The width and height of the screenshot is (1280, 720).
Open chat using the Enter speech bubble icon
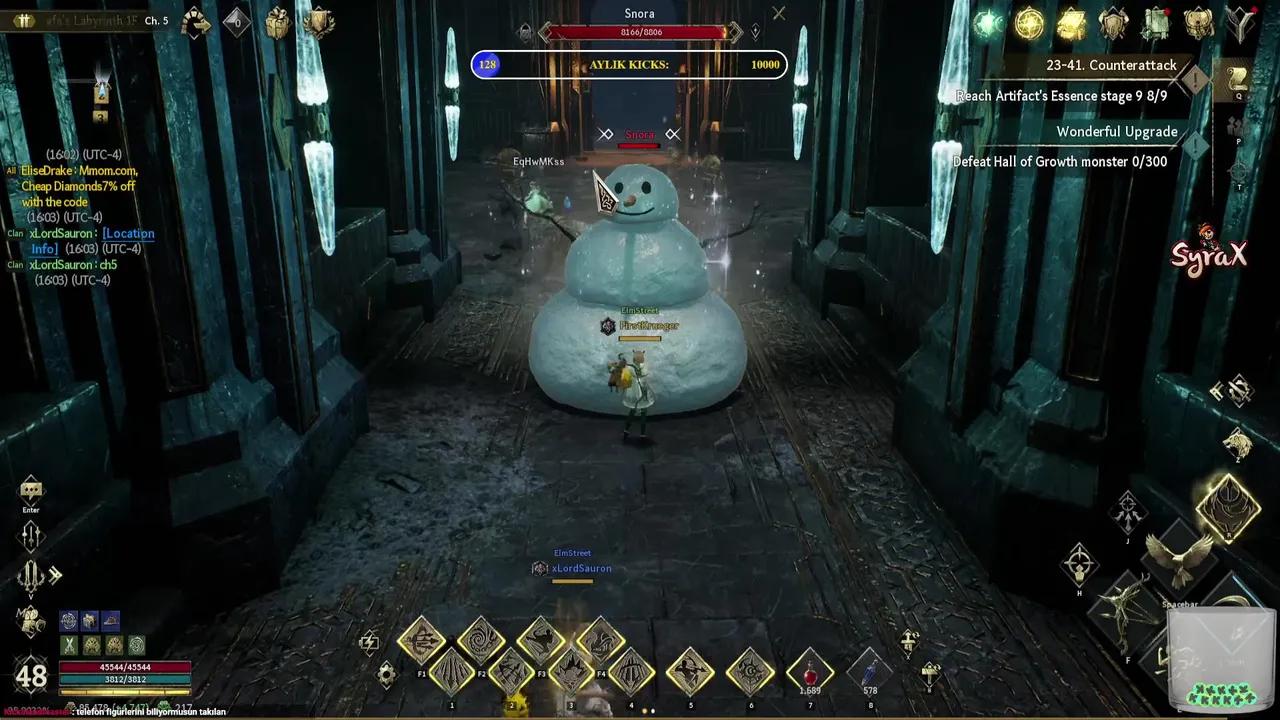pos(30,490)
